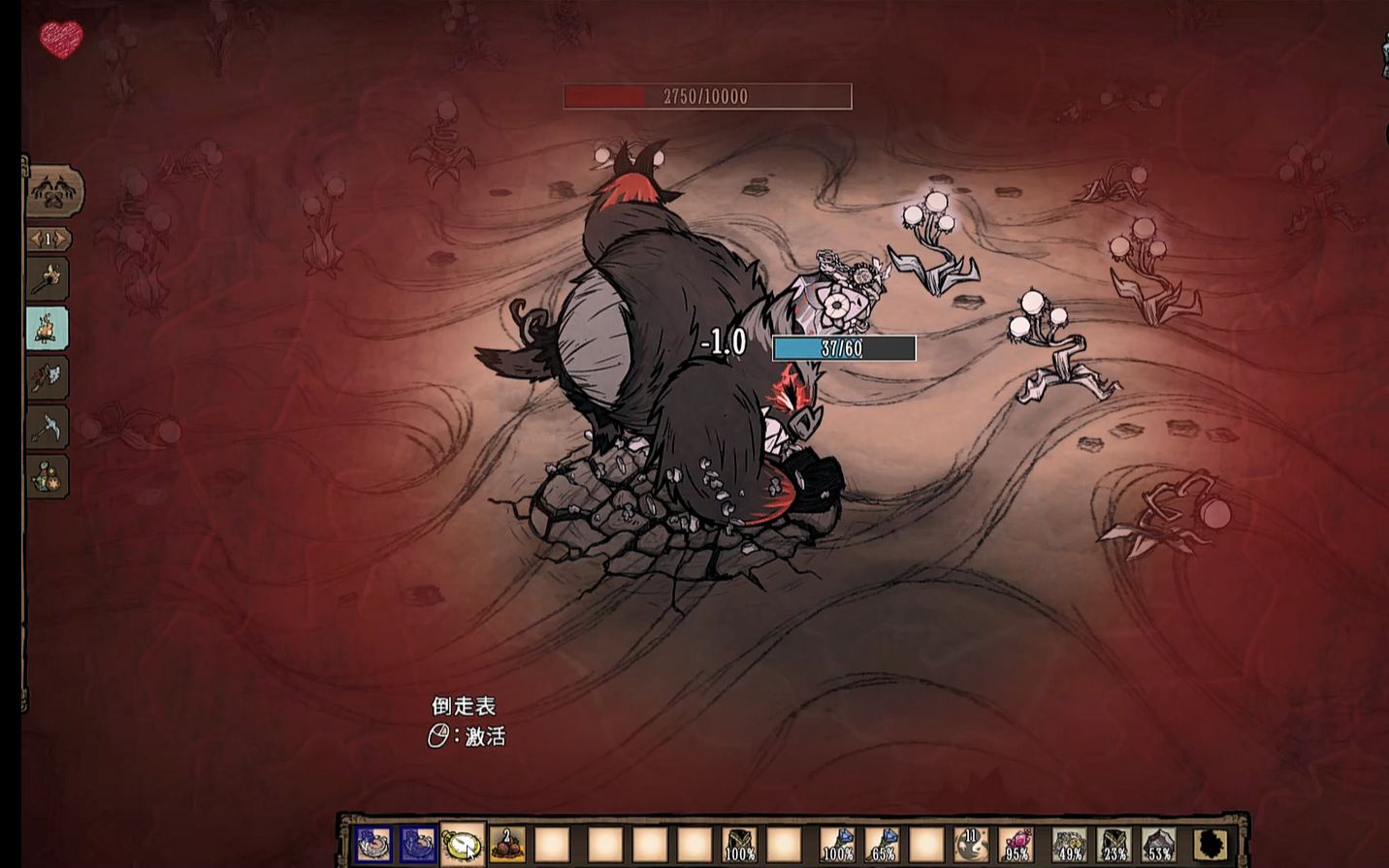Viewport: 1389px width, 868px height.
Task: Choose the dark armor at 23% durability
Action: (x=1114, y=845)
